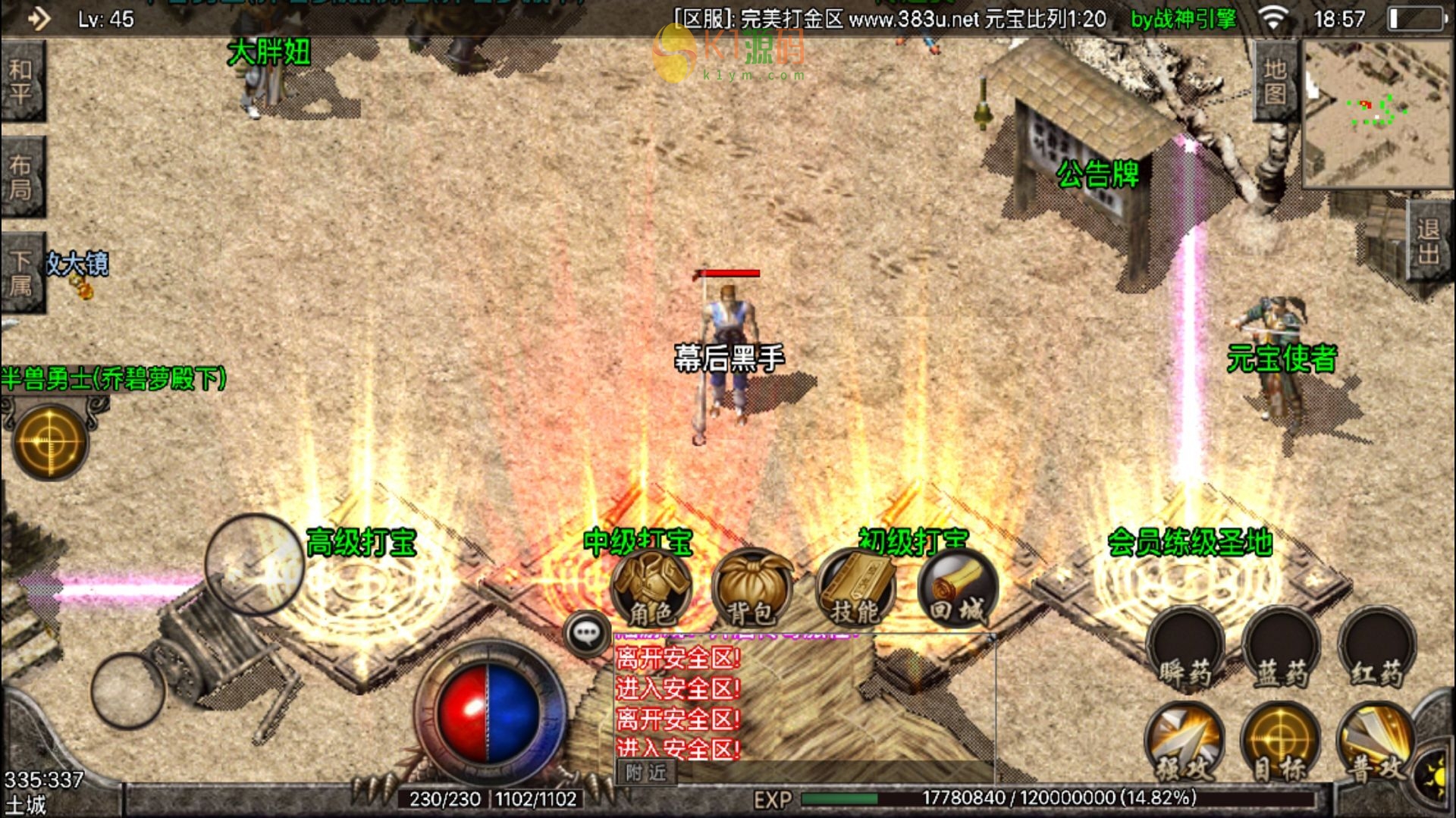Open the chat speech bubble button

point(587,633)
